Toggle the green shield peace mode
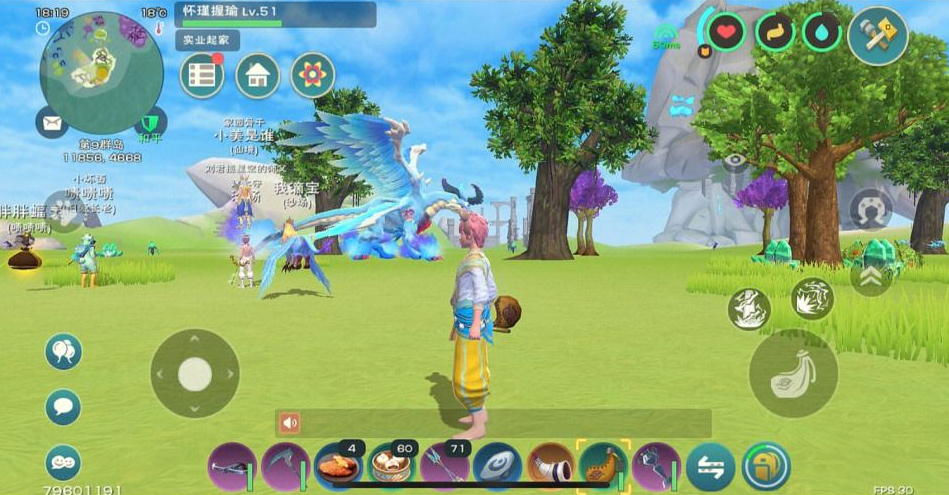Image resolution: width=949 pixels, height=495 pixels. pyautogui.click(x=150, y=124)
